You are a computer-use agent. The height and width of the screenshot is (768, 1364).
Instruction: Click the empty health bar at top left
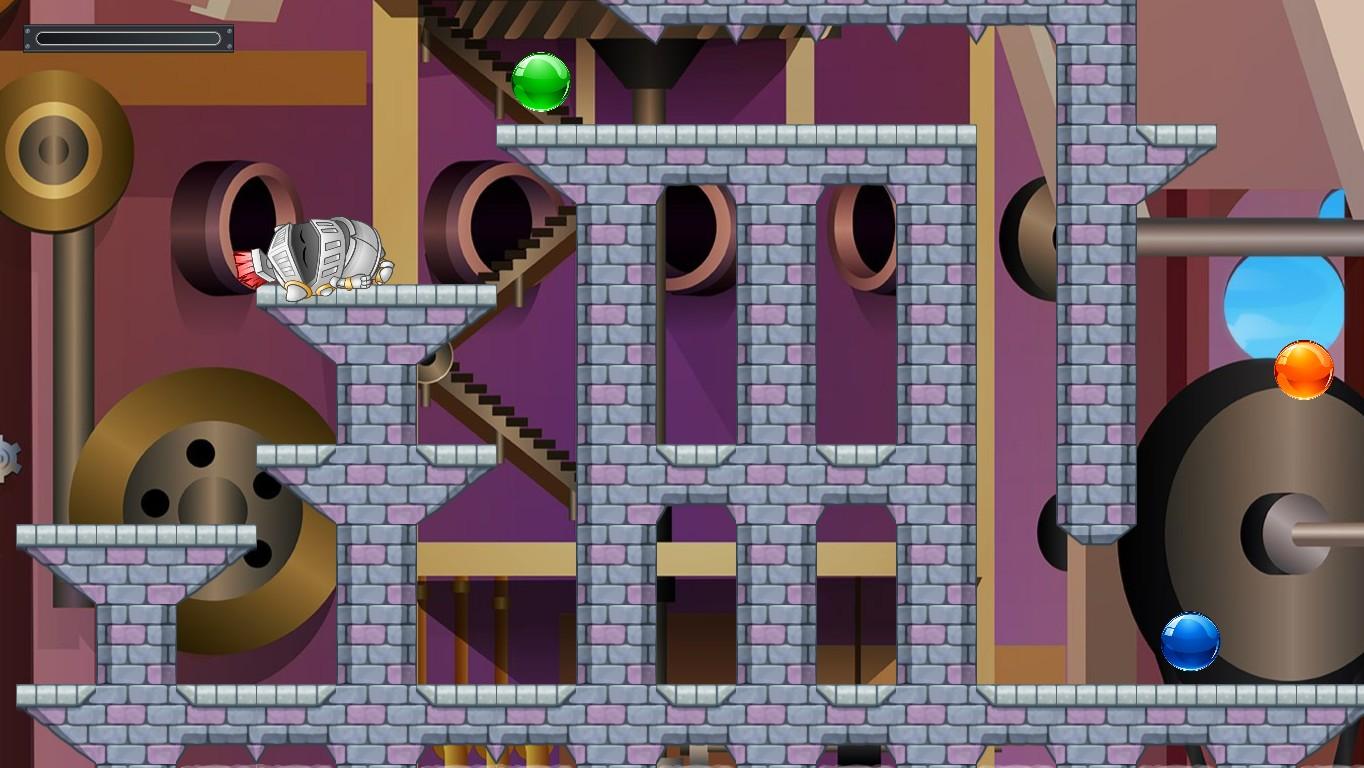point(128,36)
